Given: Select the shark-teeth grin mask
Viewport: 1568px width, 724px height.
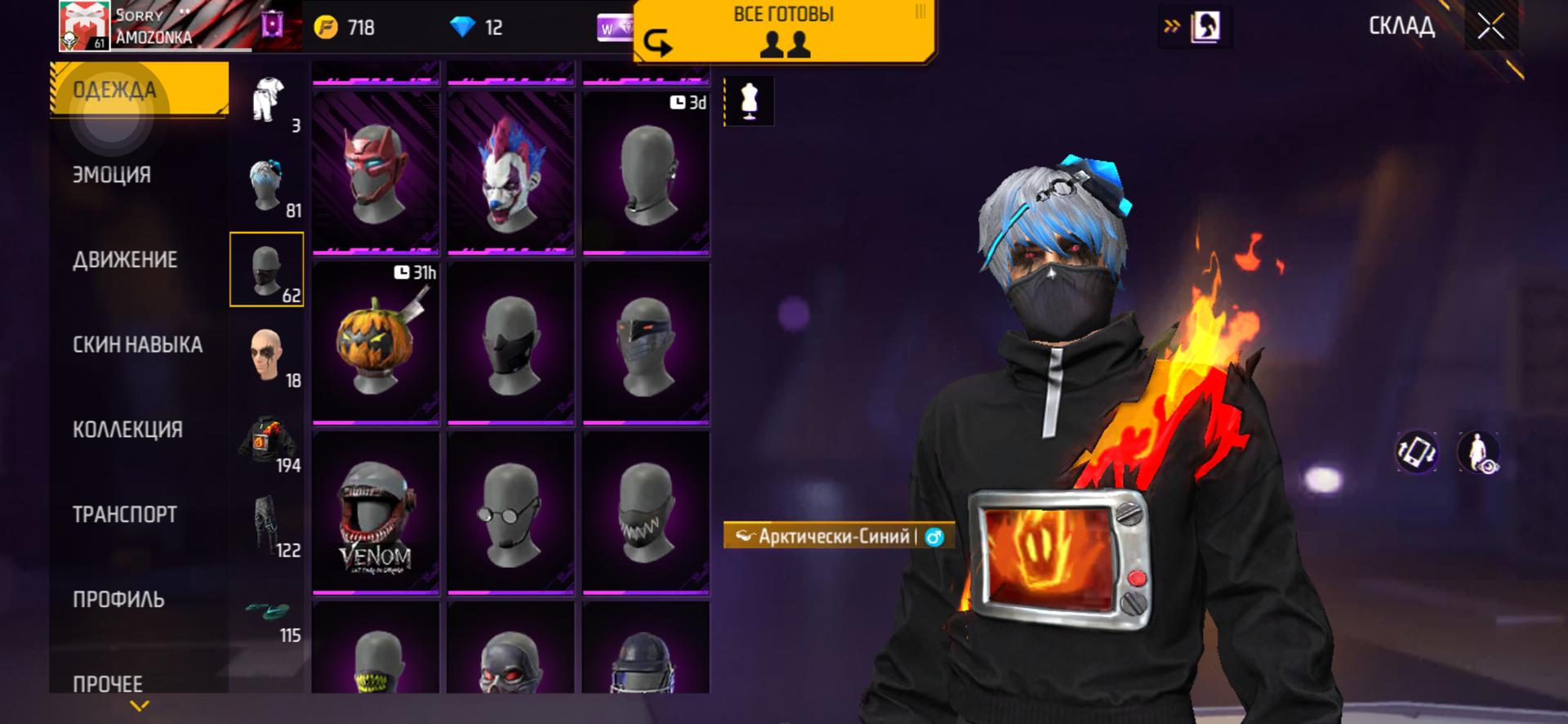Looking at the screenshot, I should coord(645,513).
